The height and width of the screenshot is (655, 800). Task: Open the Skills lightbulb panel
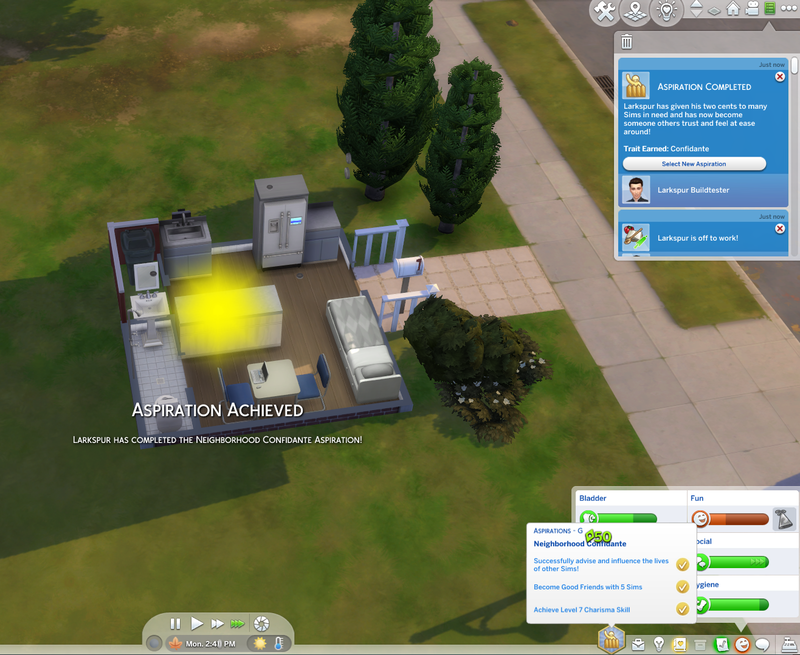pos(658,643)
